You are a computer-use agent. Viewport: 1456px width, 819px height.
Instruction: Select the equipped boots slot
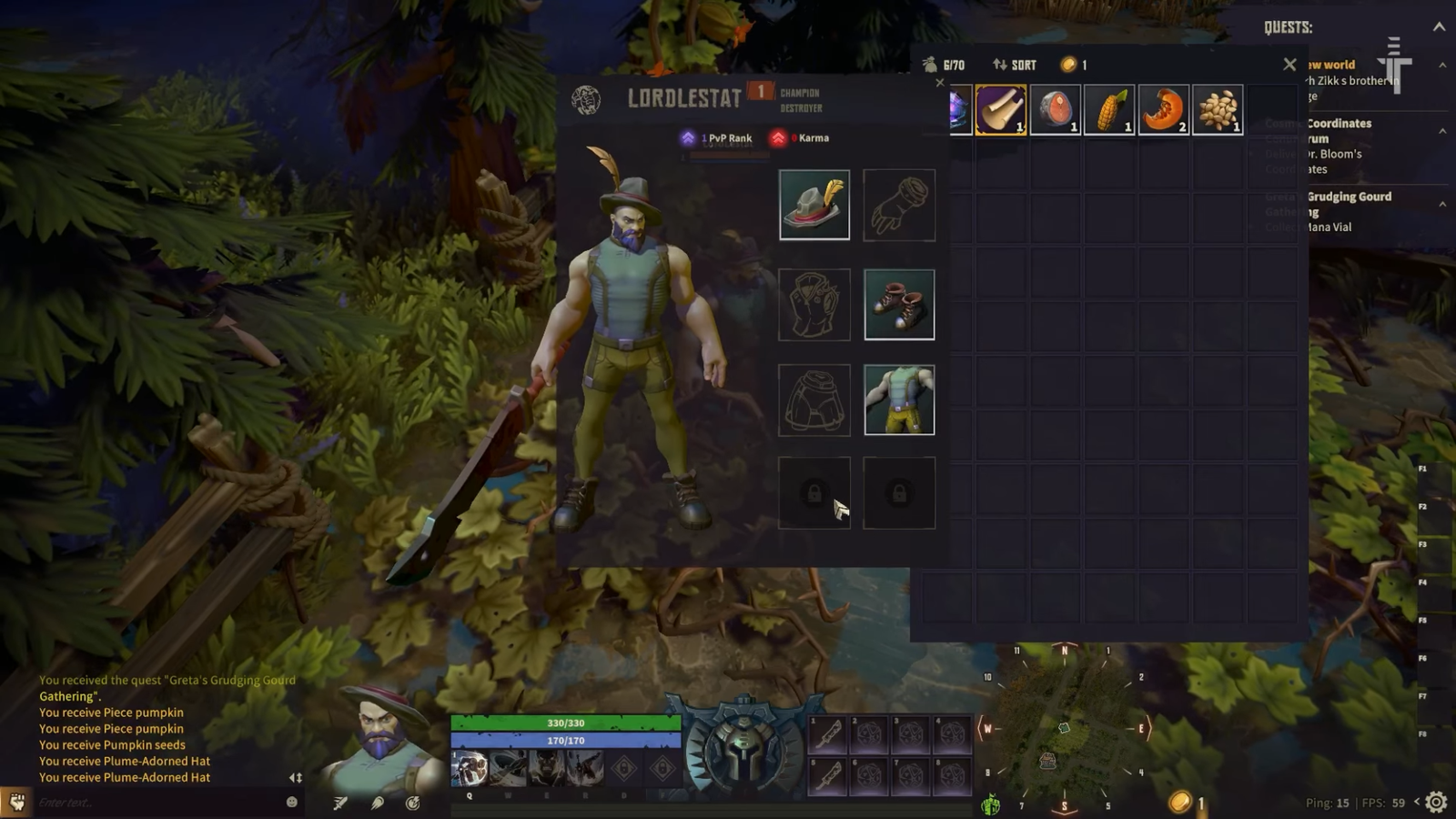[899, 304]
